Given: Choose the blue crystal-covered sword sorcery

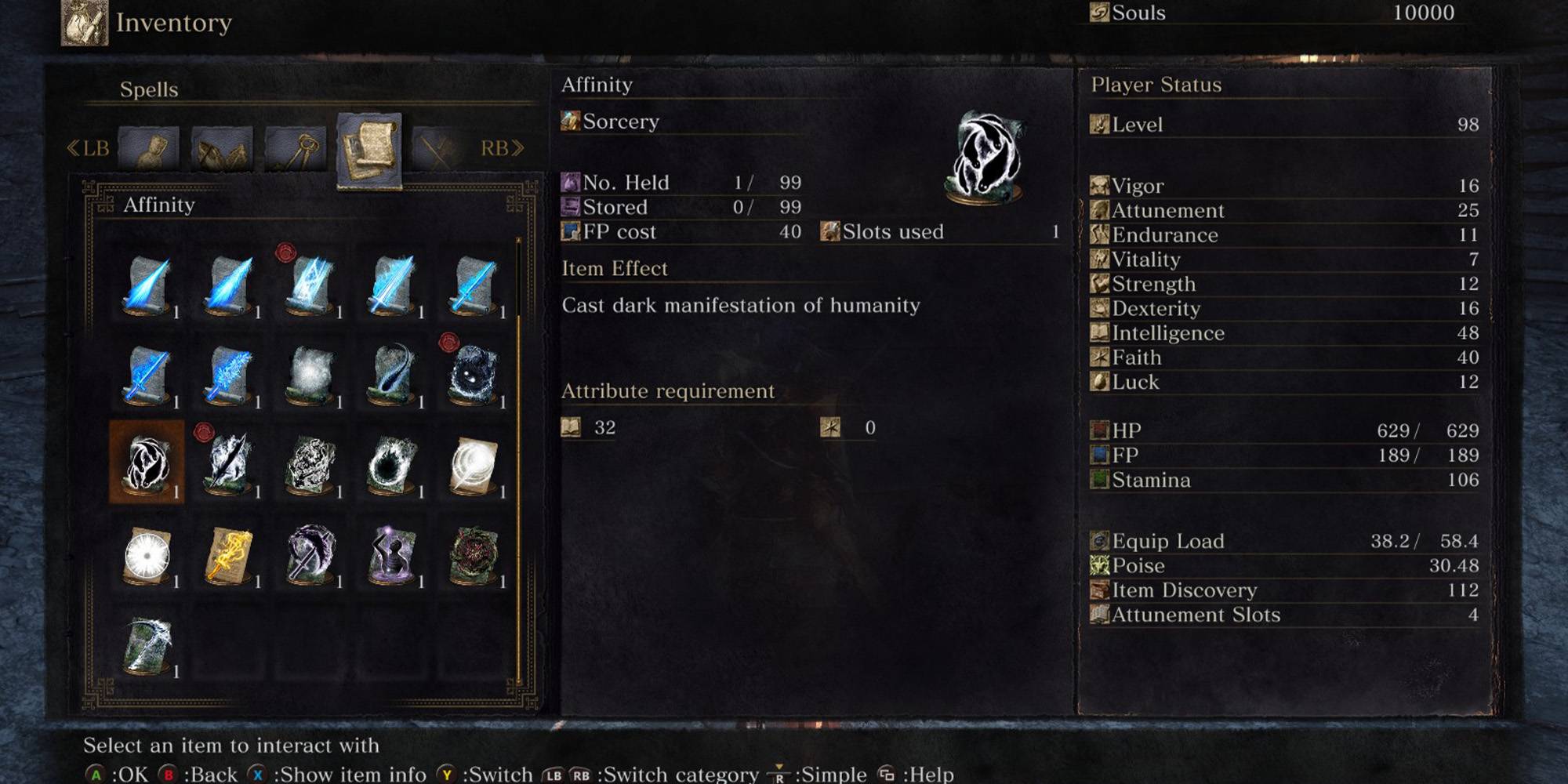Looking at the screenshot, I should [229, 373].
